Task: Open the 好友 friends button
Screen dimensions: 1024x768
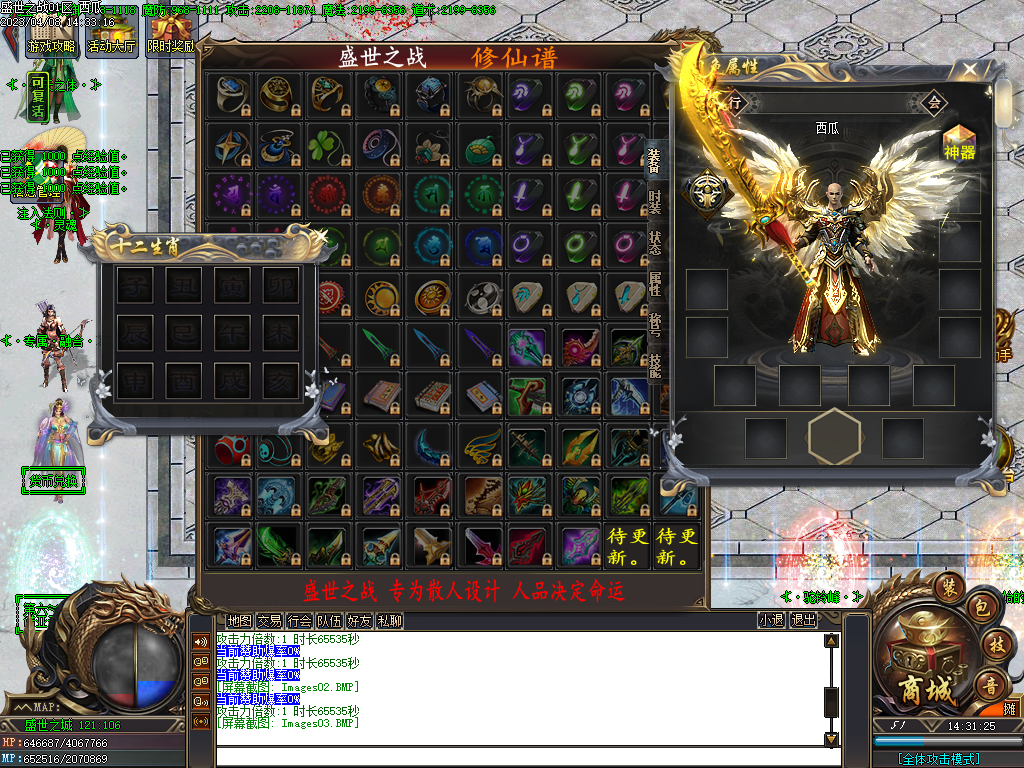Action: click(359, 621)
